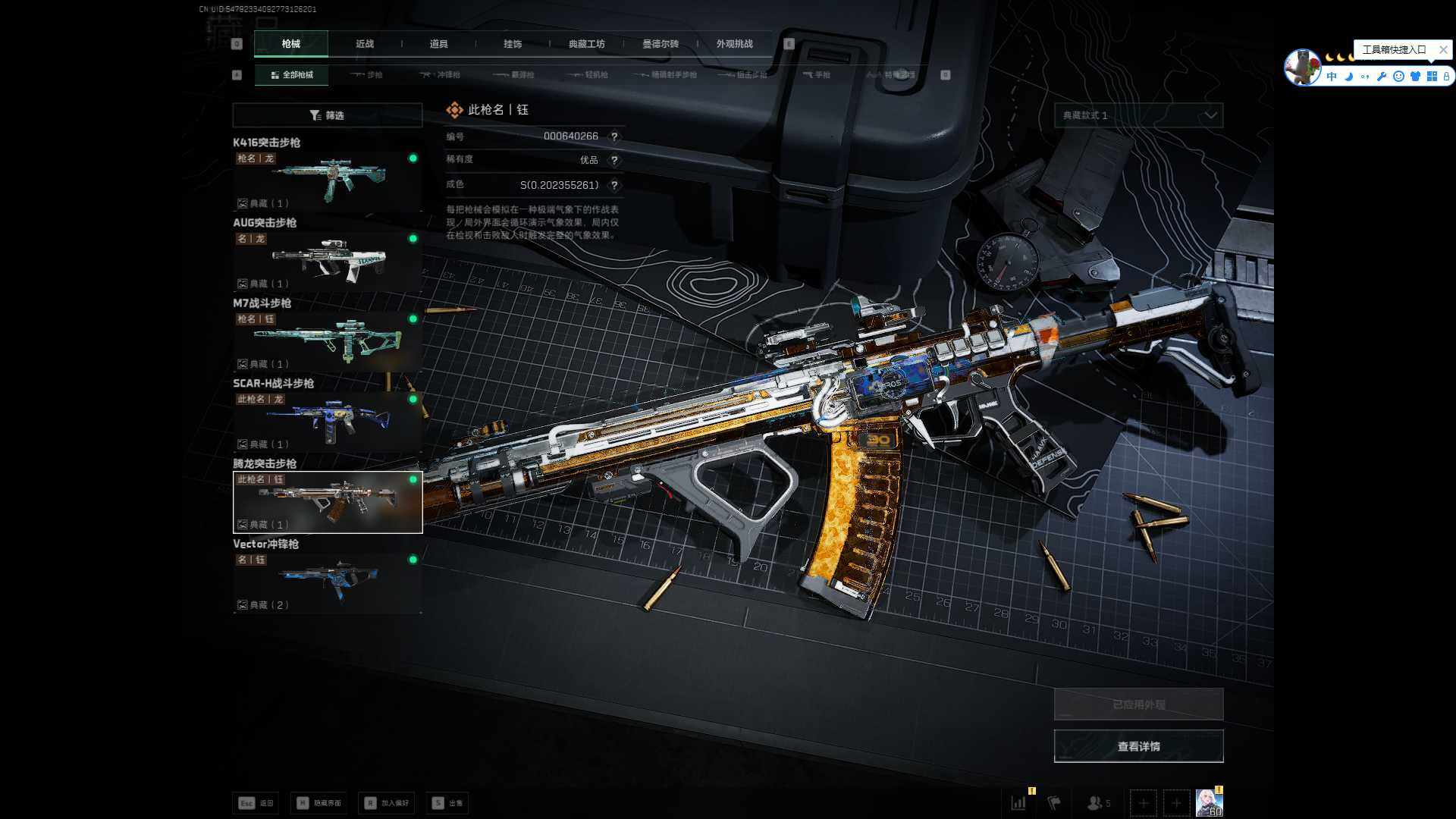Screen dimensions: 1456x819
Task: Open the 典藏款式 1 dropdown
Action: click(1138, 115)
